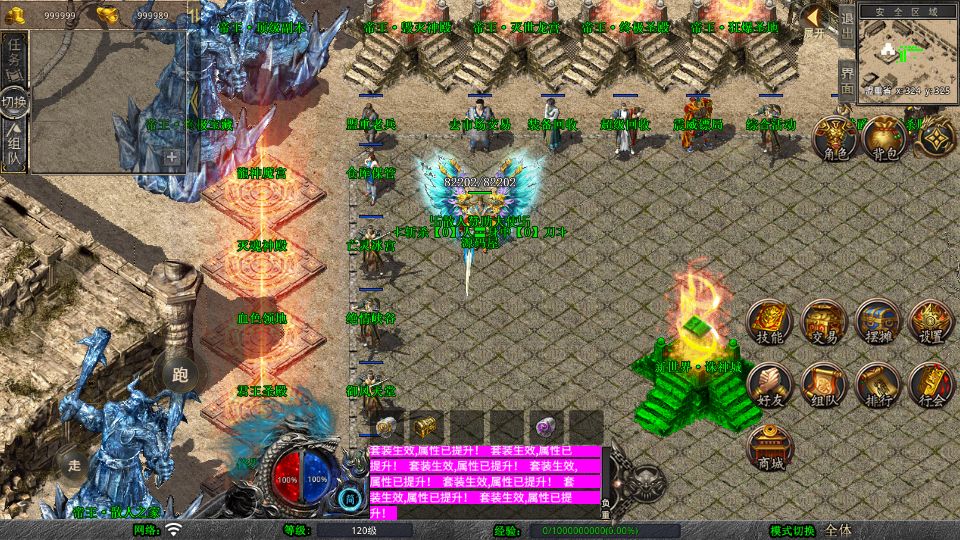This screenshot has height=540, width=960.
Task: Open the 交易 trade window
Action: [824, 323]
